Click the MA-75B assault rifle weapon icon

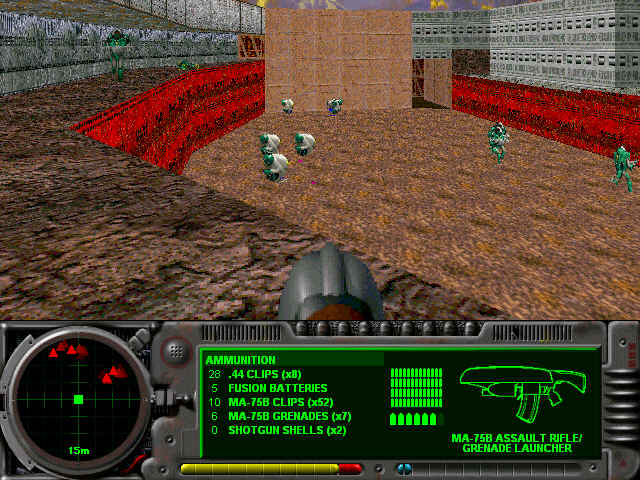point(516,393)
